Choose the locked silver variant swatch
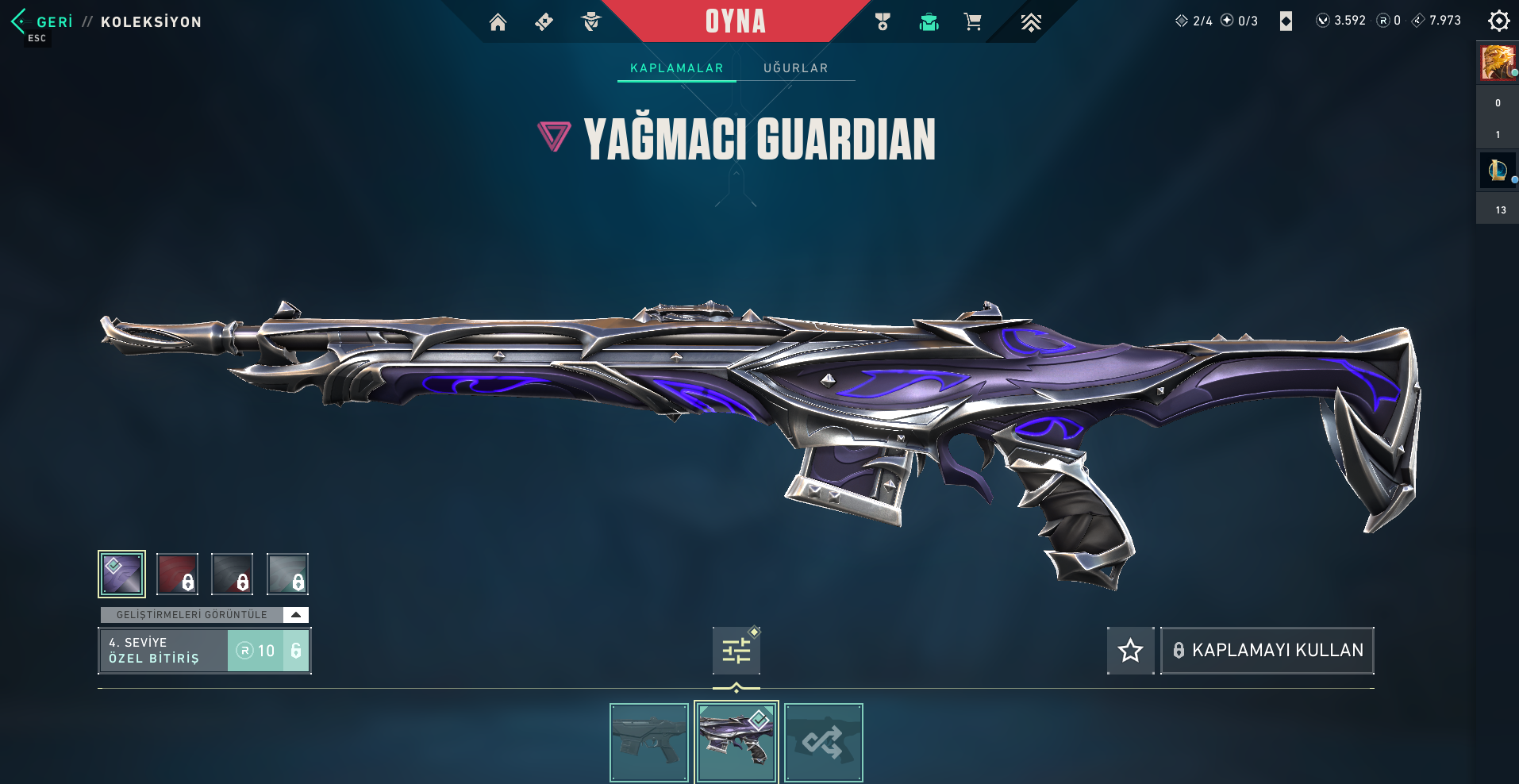1519x784 pixels. tap(287, 574)
